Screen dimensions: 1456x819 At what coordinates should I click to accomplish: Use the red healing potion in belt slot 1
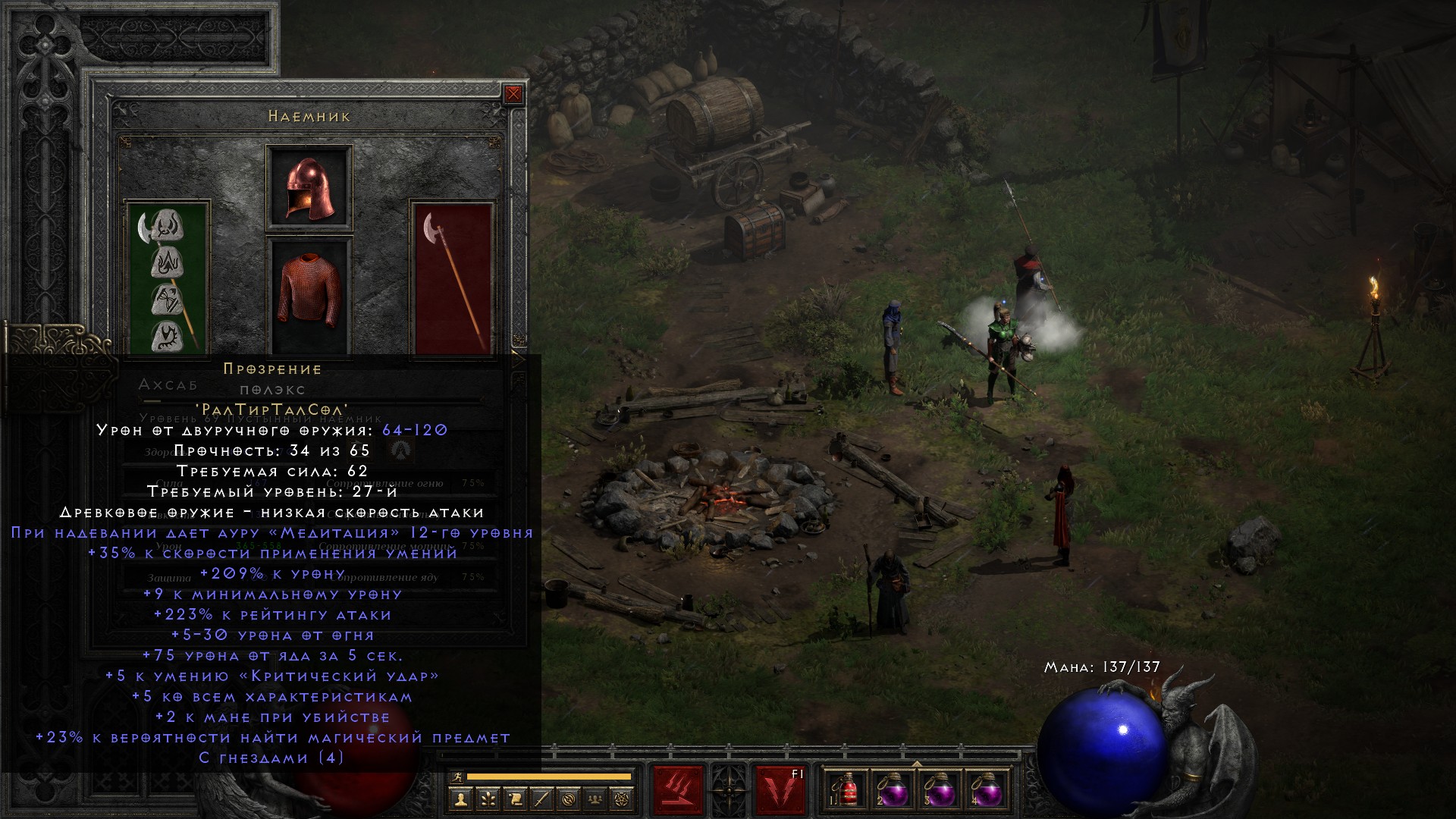point(846,790)
